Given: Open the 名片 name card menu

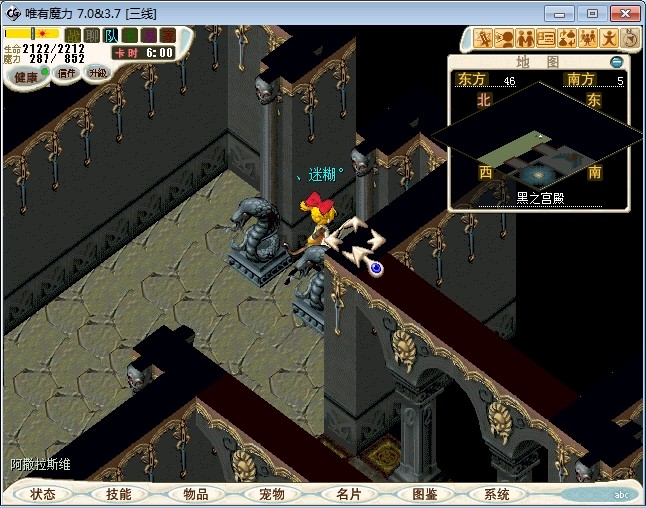Looking at the screenshot, I should pos(348,494).
